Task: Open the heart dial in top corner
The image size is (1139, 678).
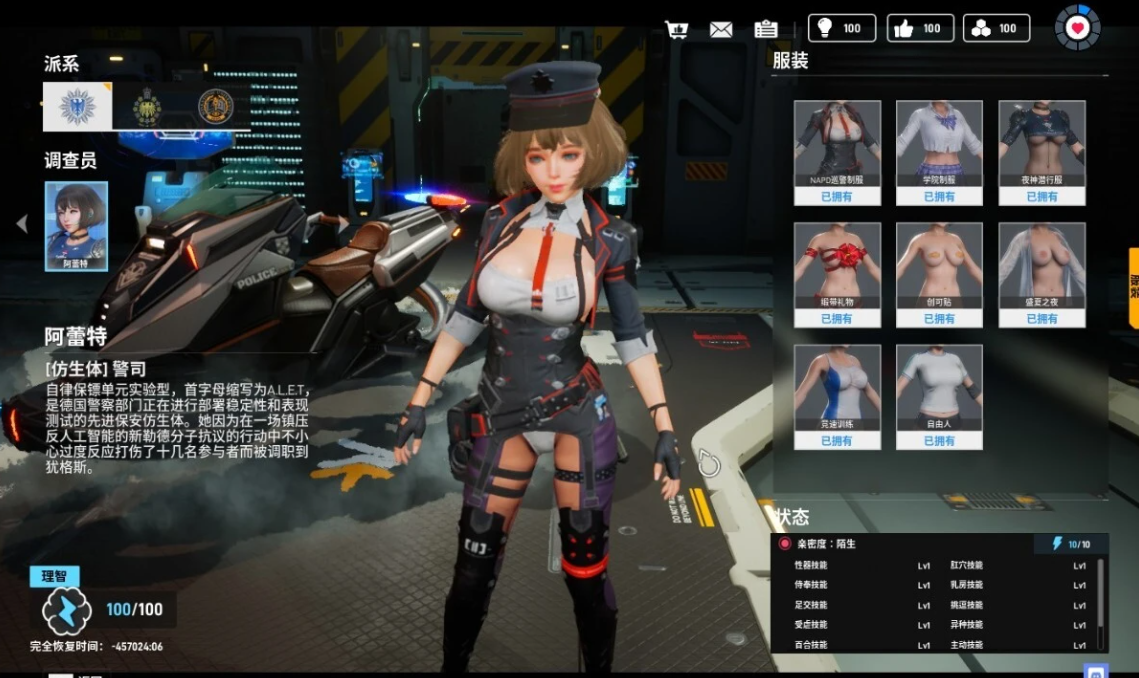Action: click(x=1077, y=28)
